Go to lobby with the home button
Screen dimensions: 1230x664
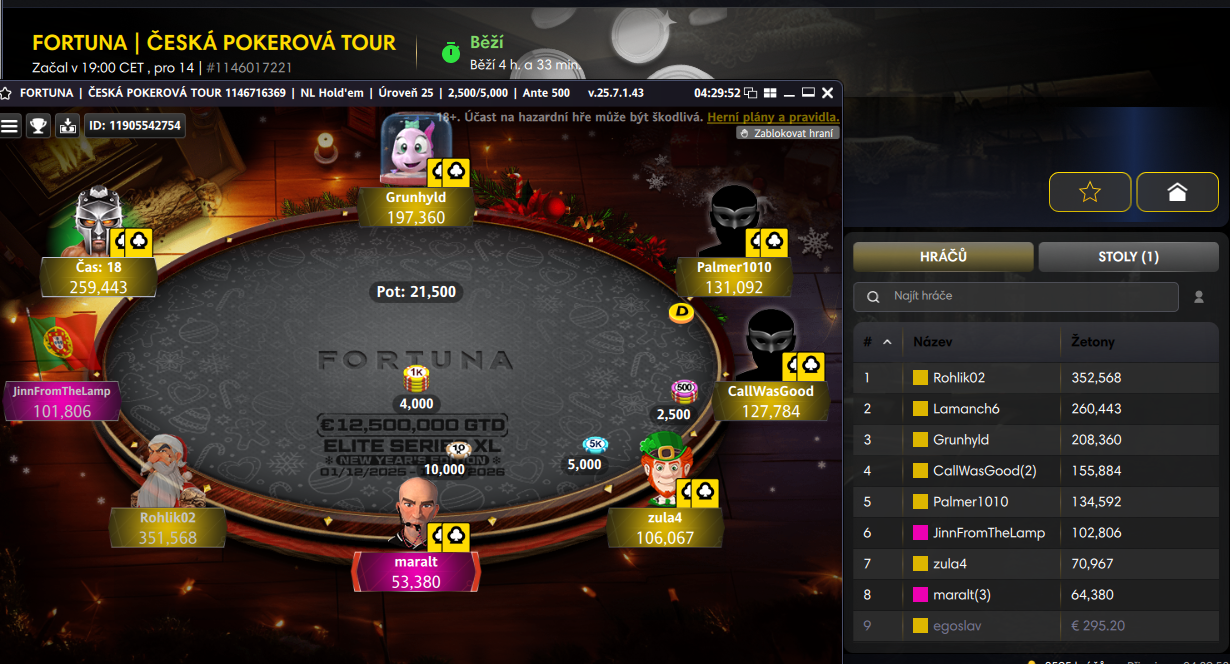[x=1177, y=192]
